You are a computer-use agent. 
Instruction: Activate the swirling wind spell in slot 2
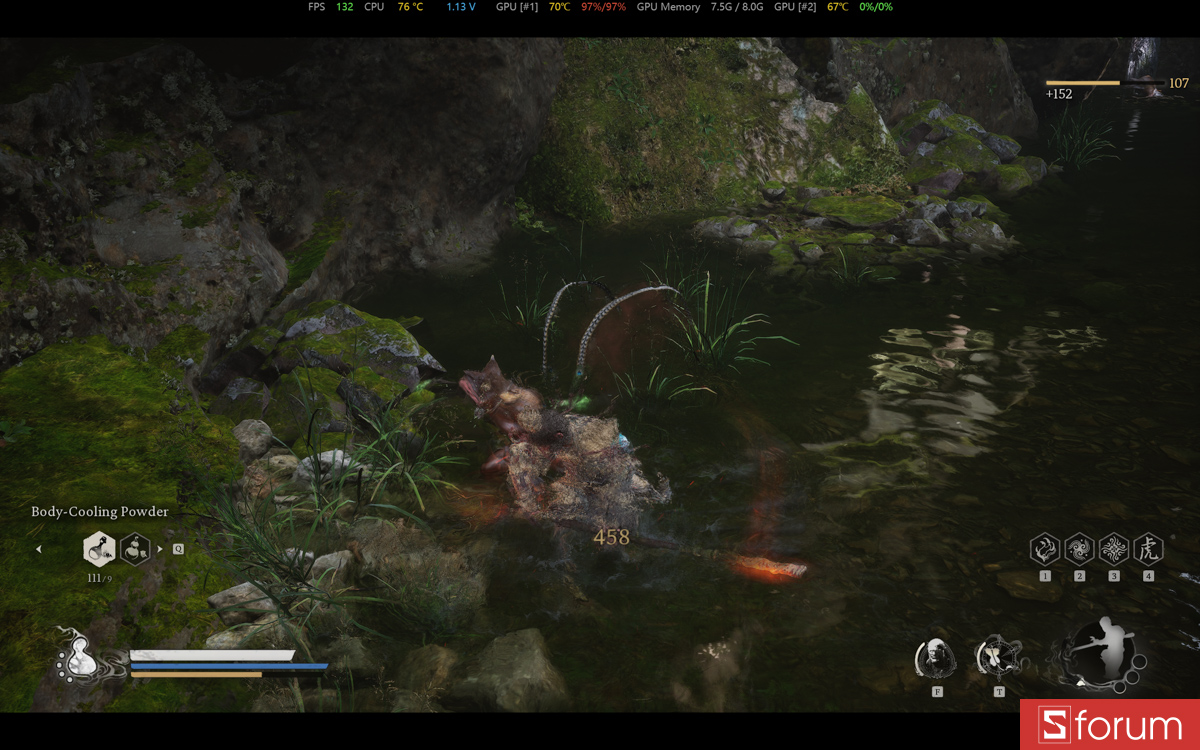(1079, 548)
